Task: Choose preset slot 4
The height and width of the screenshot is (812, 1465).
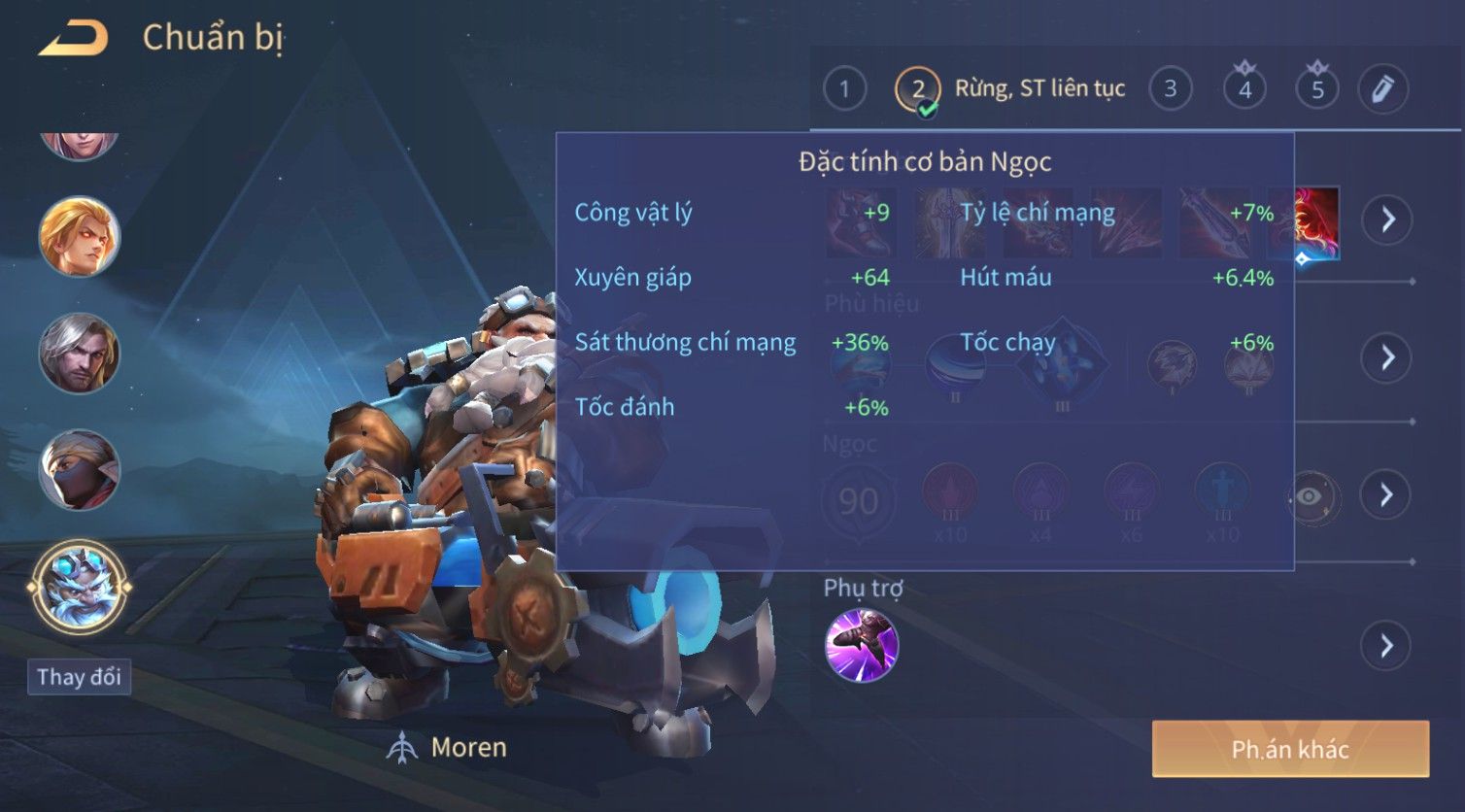Action: [1244, 89]
